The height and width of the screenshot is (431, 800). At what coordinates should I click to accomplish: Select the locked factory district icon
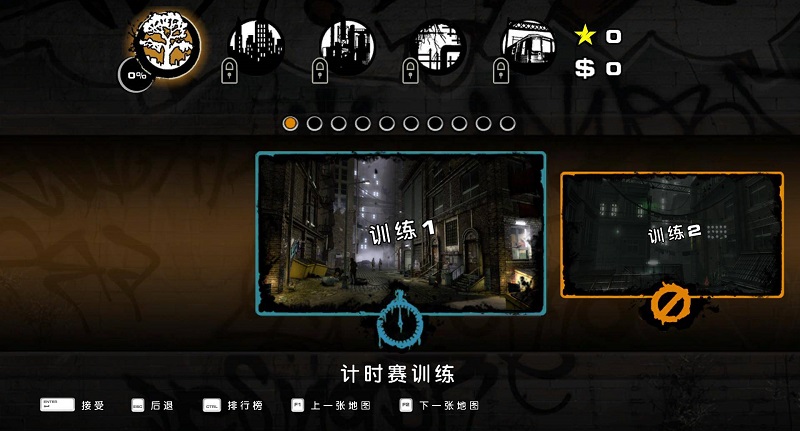tap(347, 45)
